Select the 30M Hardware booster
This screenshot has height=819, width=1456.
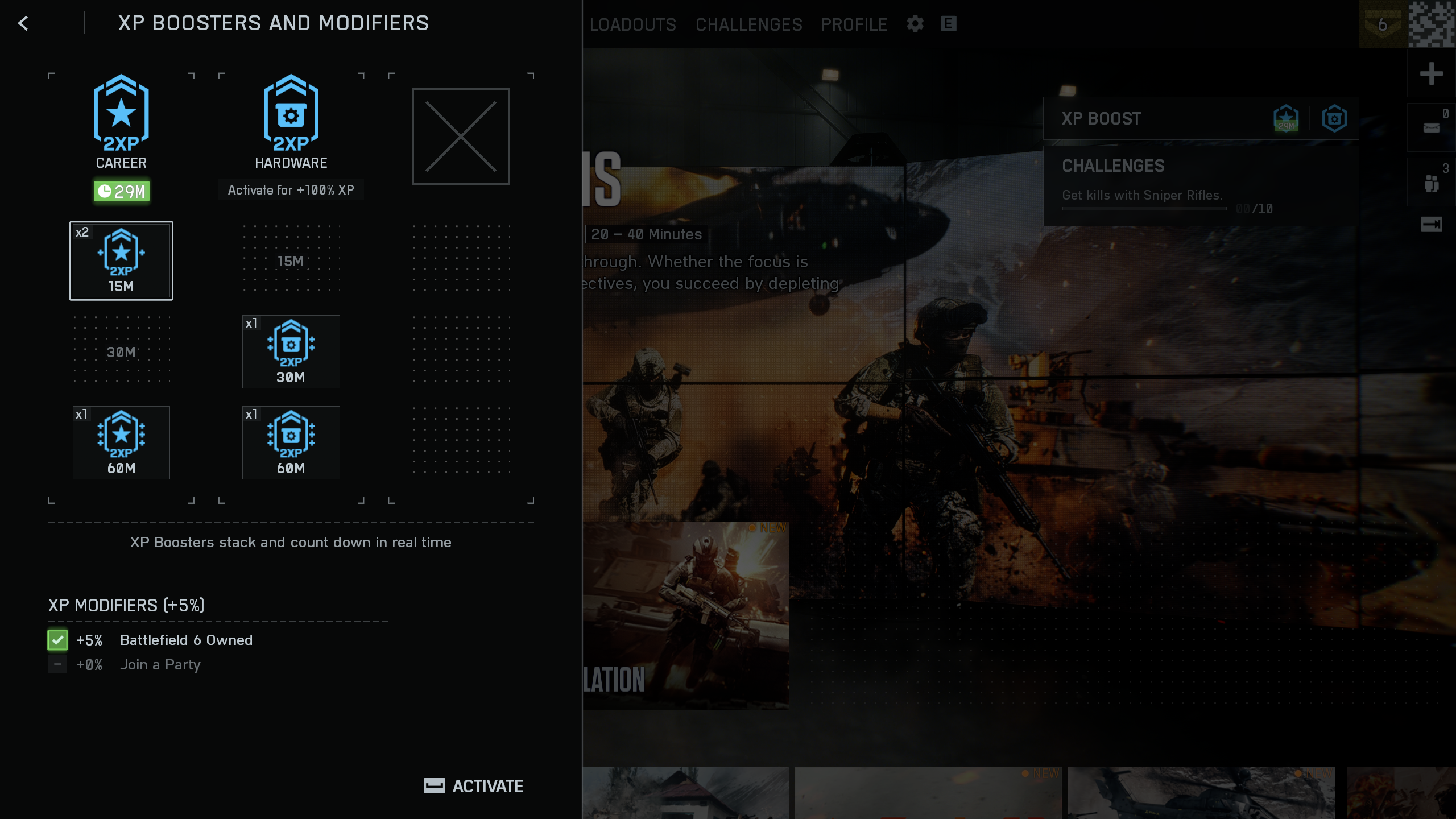click(291, 351)
